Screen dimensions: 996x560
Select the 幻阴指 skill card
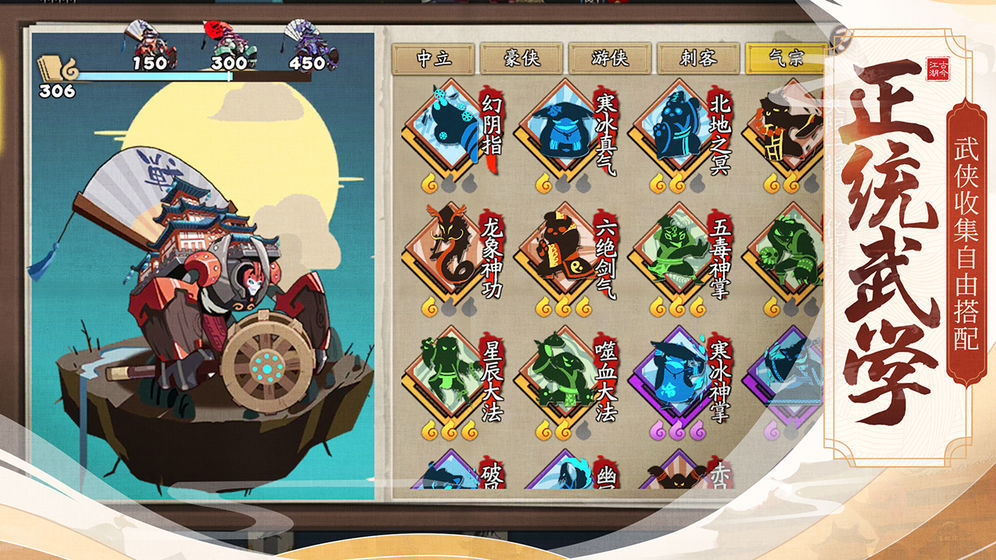446,130
